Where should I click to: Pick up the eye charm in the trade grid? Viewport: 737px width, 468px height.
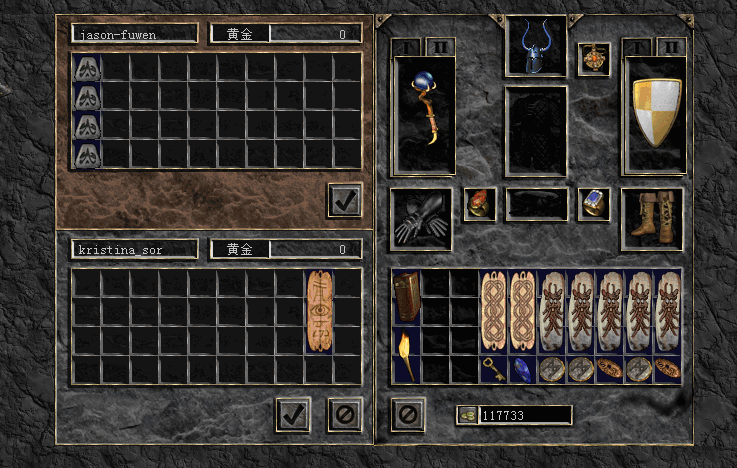point(320,311)
